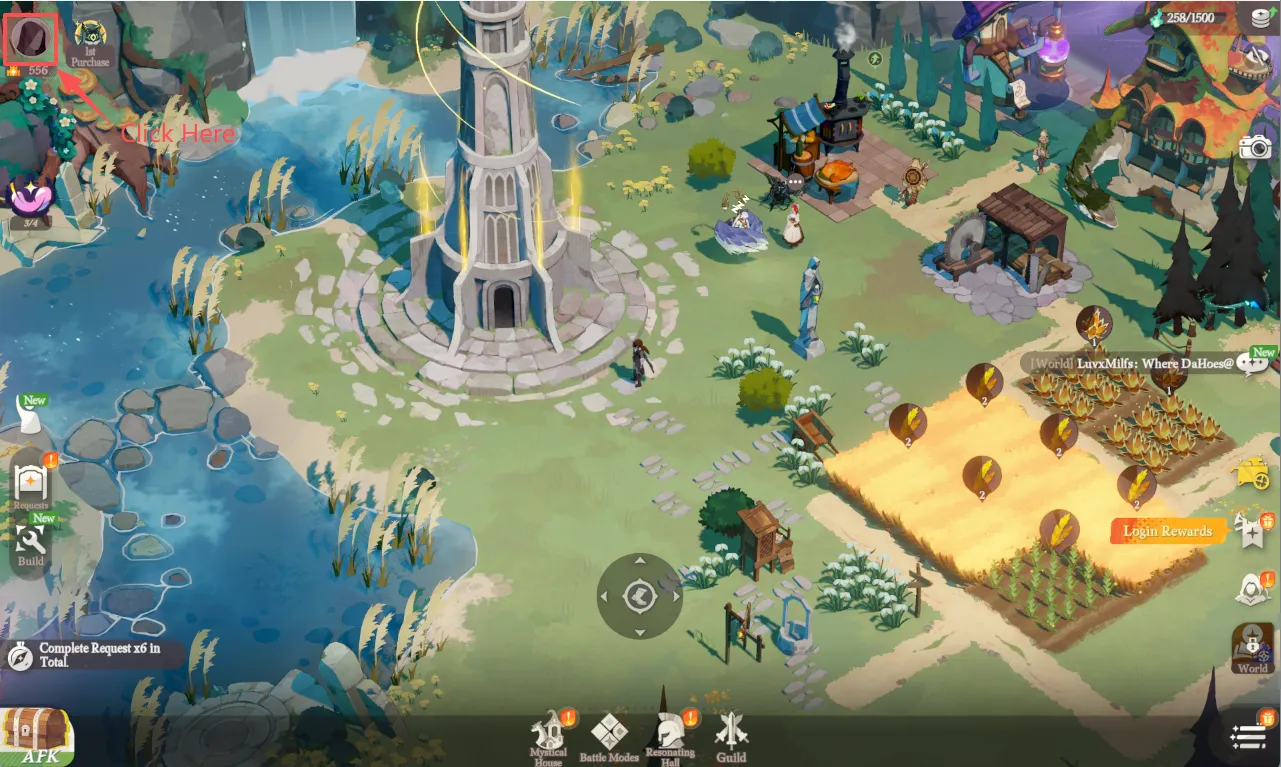The height and width of the screenshot is (767, 1281).
Task: Open the hooded figure icon
Action: [x=1251, y=589]
